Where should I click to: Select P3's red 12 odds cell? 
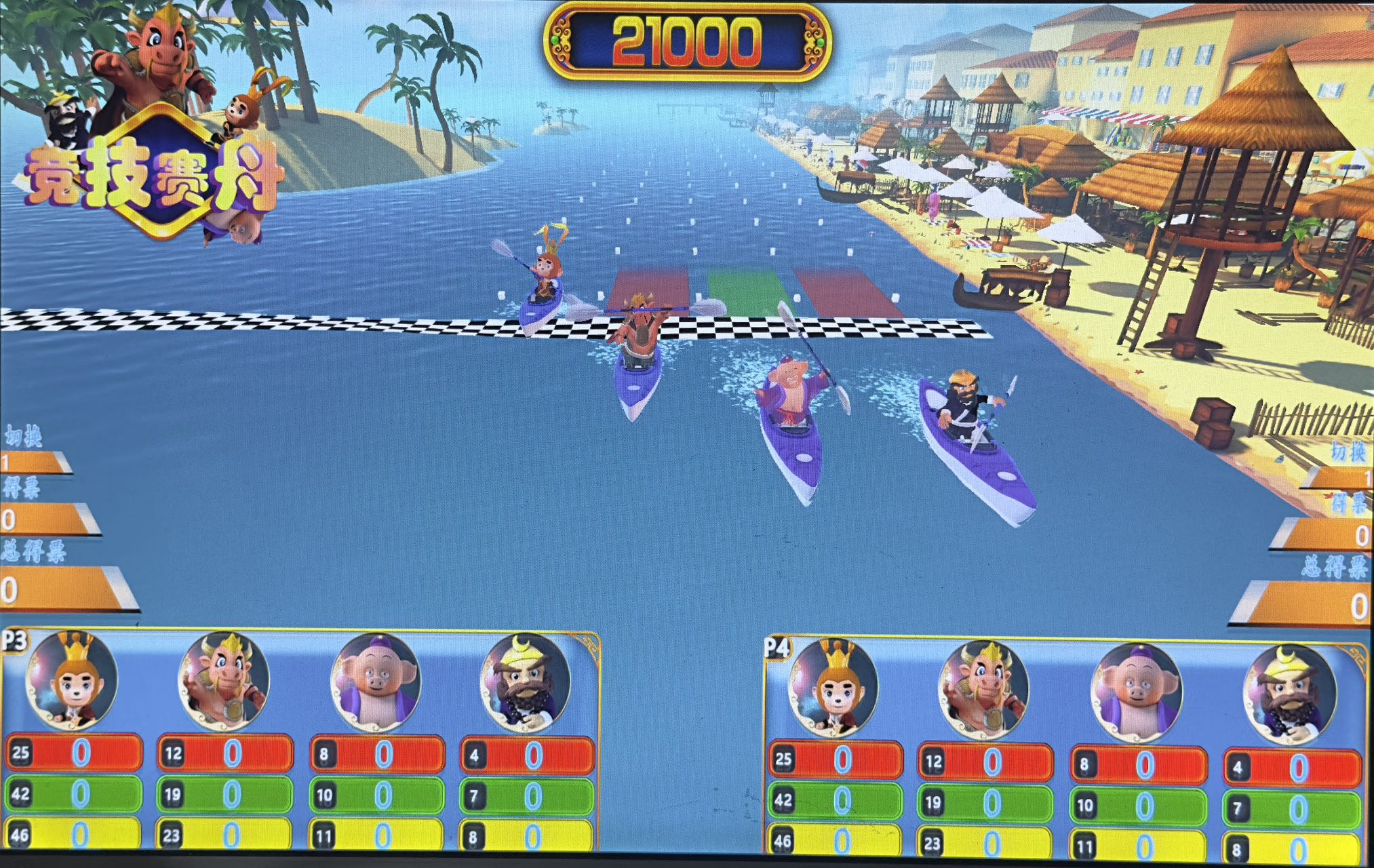click(x=226, y=753)
